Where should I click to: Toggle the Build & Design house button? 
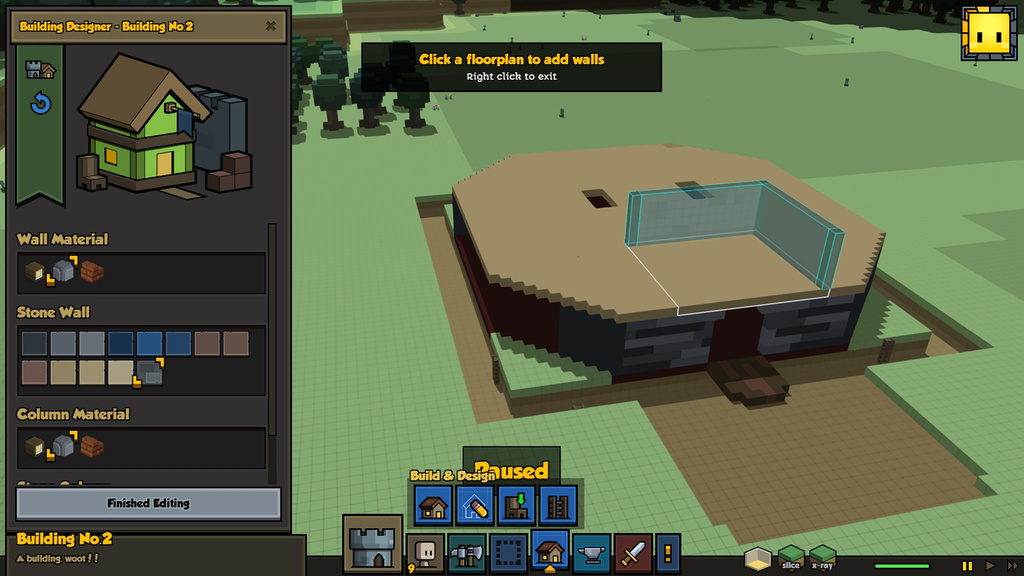click(x=550, y=551)
